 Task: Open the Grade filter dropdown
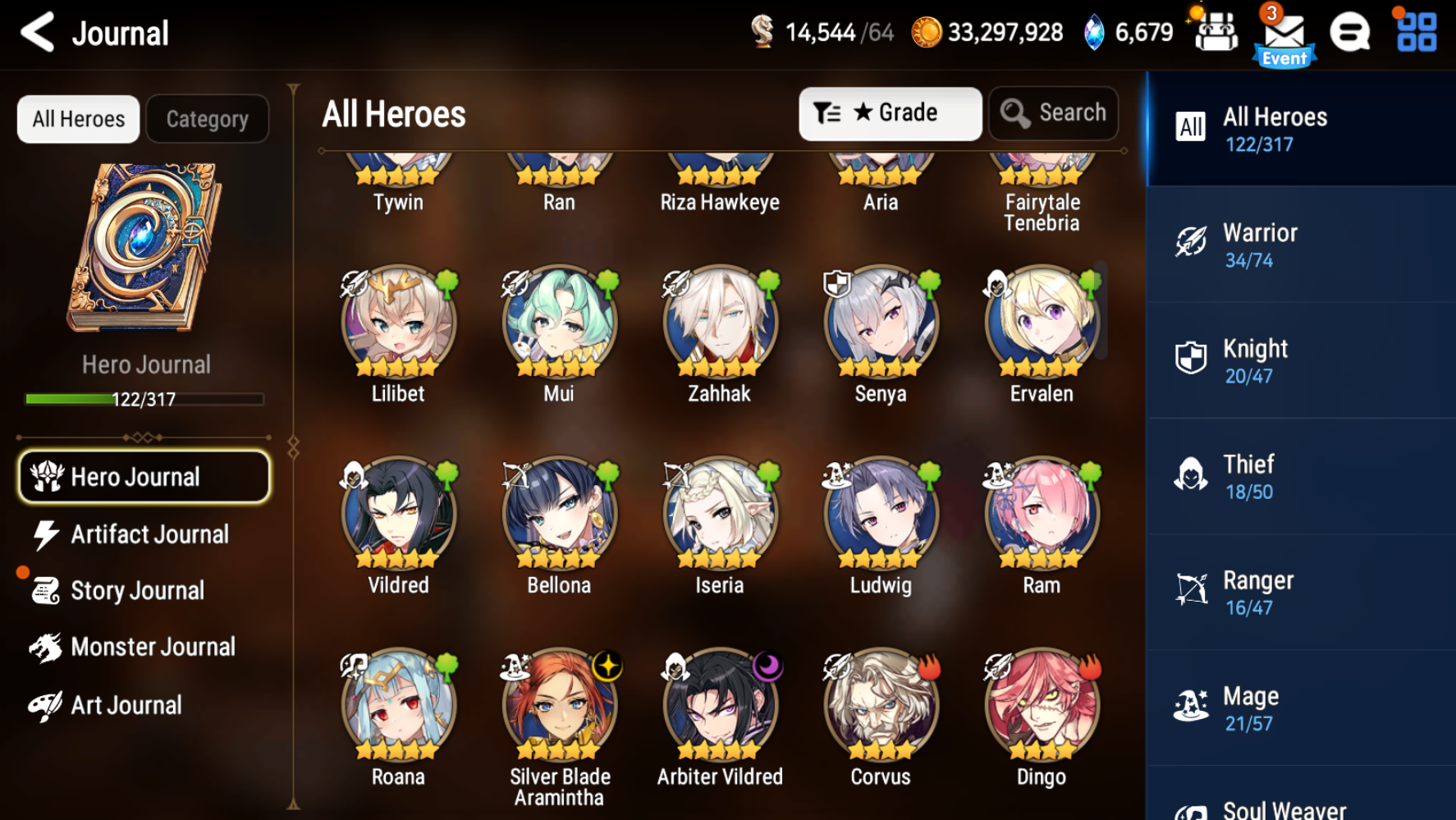pos(890,113)
